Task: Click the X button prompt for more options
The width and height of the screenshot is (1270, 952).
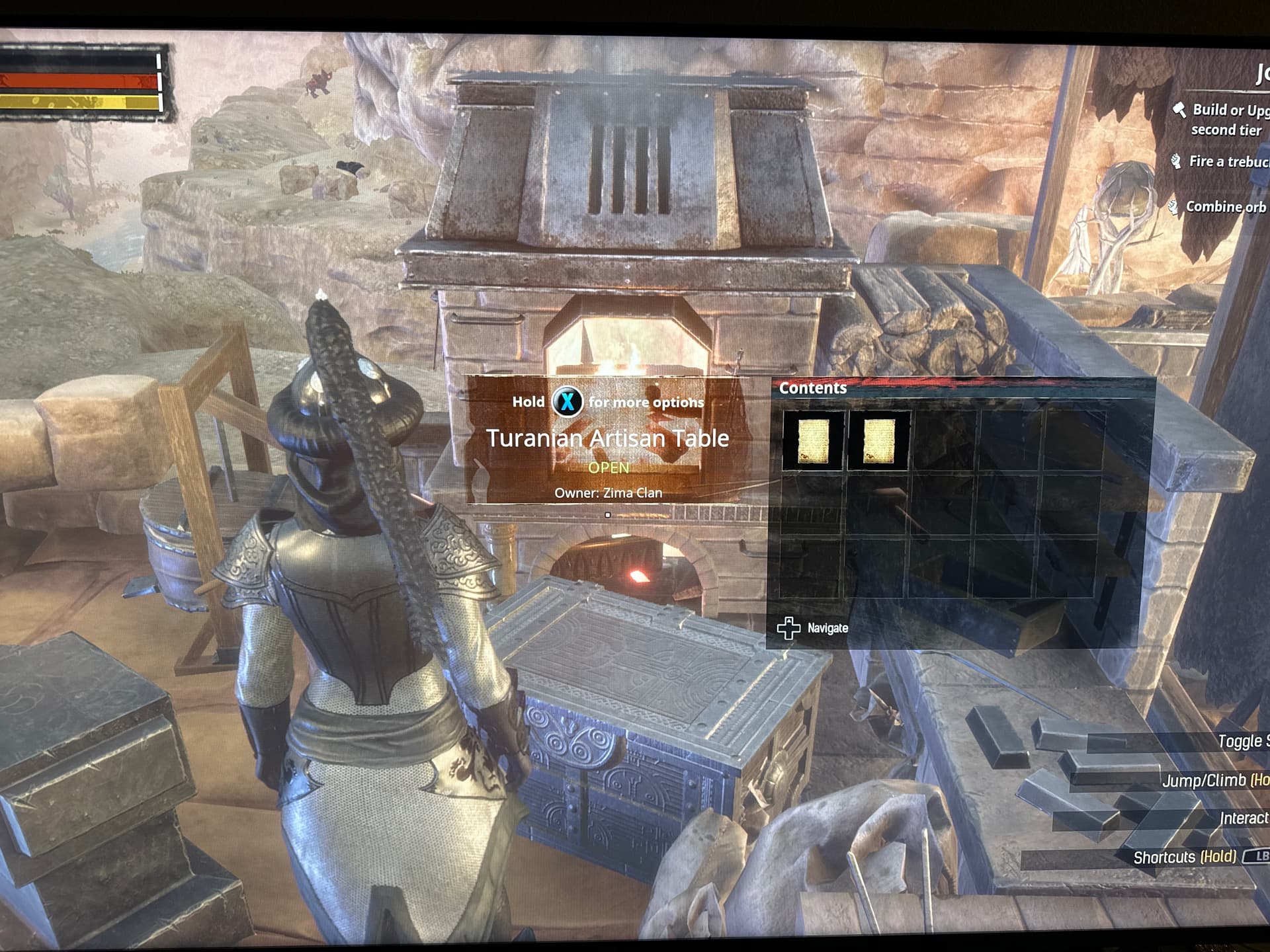Action: (x=568, y=402)
